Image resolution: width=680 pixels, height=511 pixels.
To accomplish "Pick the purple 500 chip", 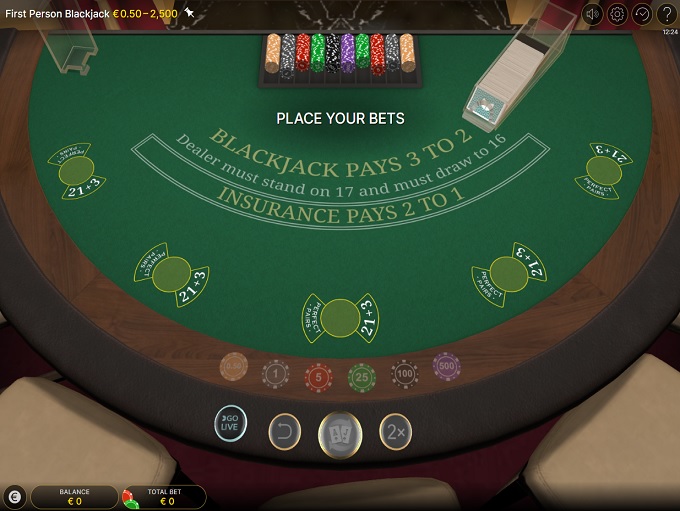I will click(x=447, y=367).
